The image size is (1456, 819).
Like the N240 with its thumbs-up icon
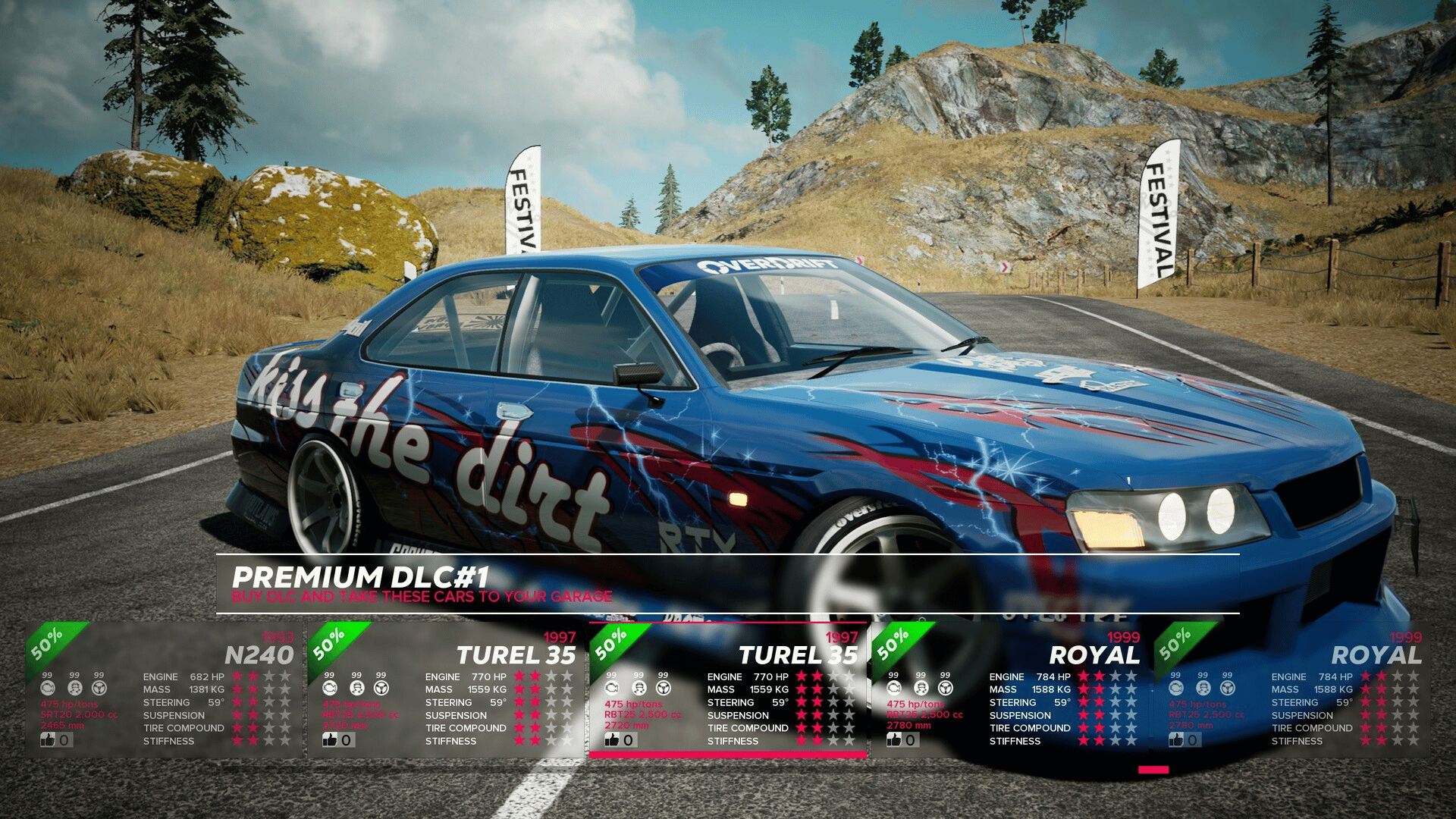click(49, 739)
